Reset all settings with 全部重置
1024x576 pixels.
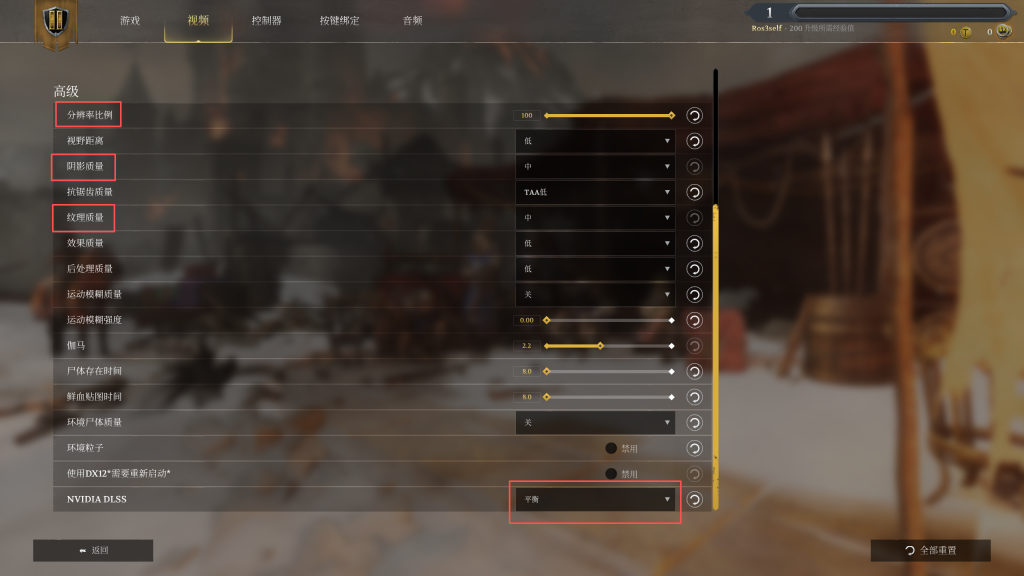pos(930,550)
